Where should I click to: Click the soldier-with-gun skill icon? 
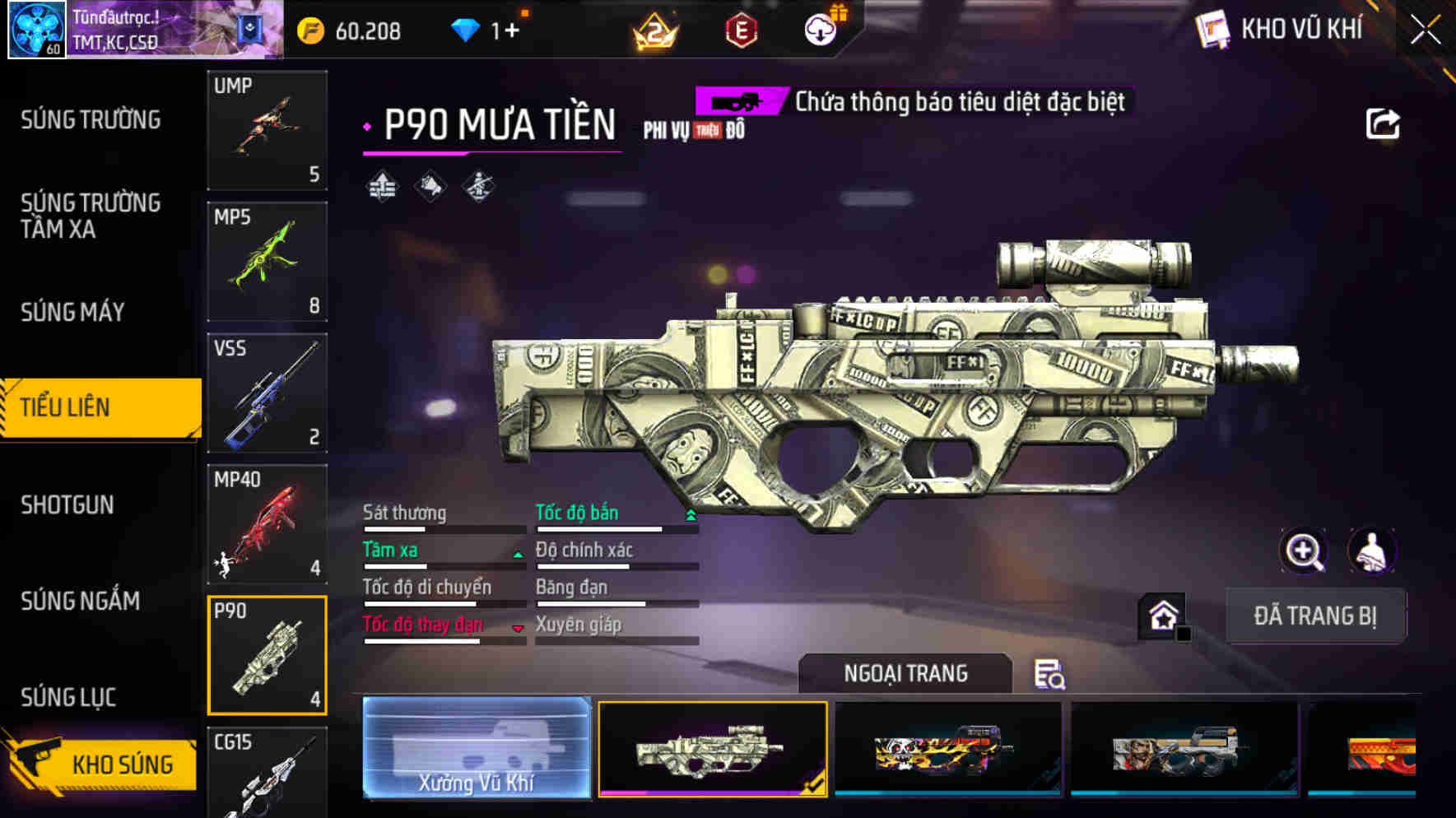pos(477,186)
